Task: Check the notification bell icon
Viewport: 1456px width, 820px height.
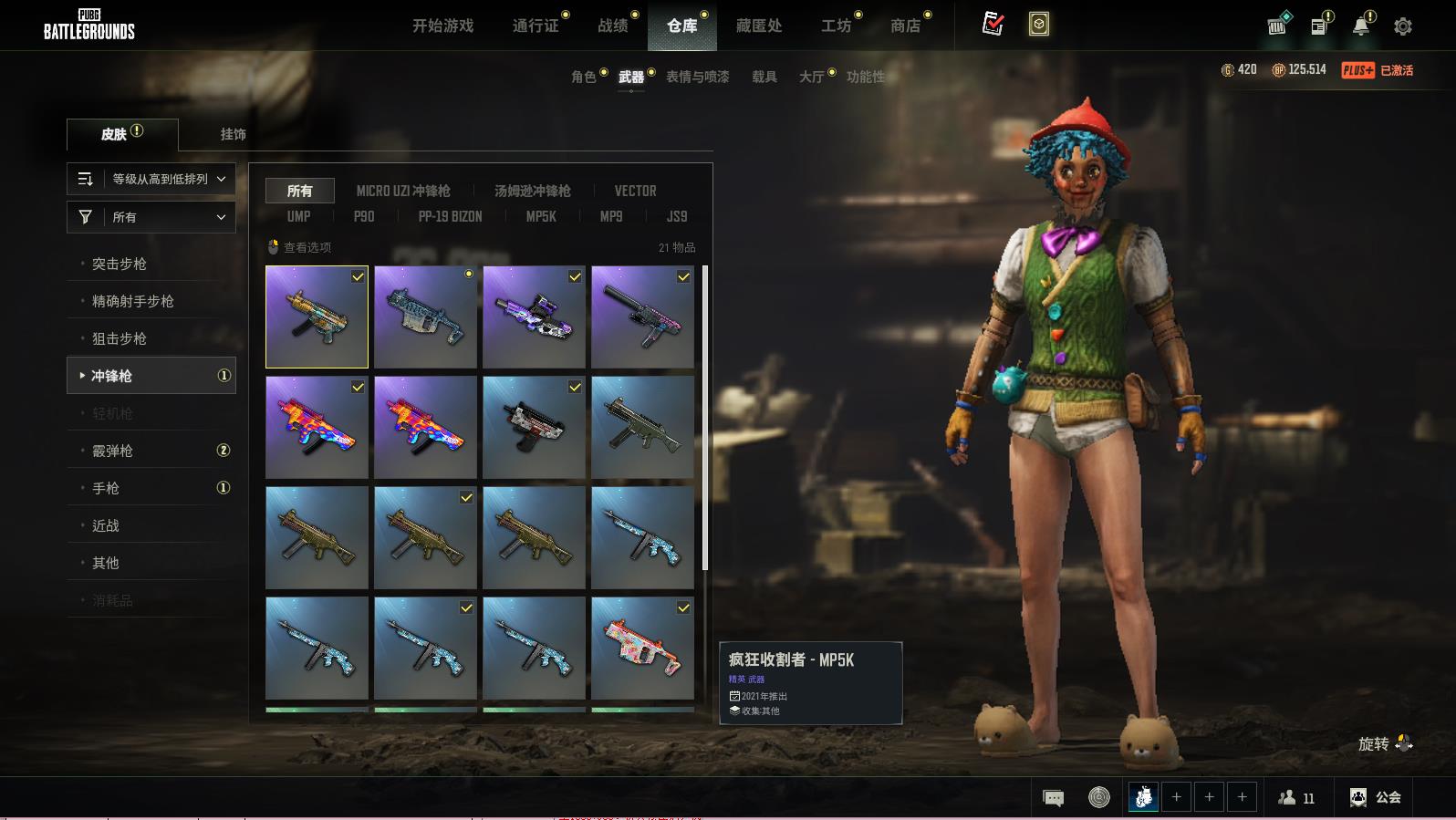Action: click(1360, 26)
